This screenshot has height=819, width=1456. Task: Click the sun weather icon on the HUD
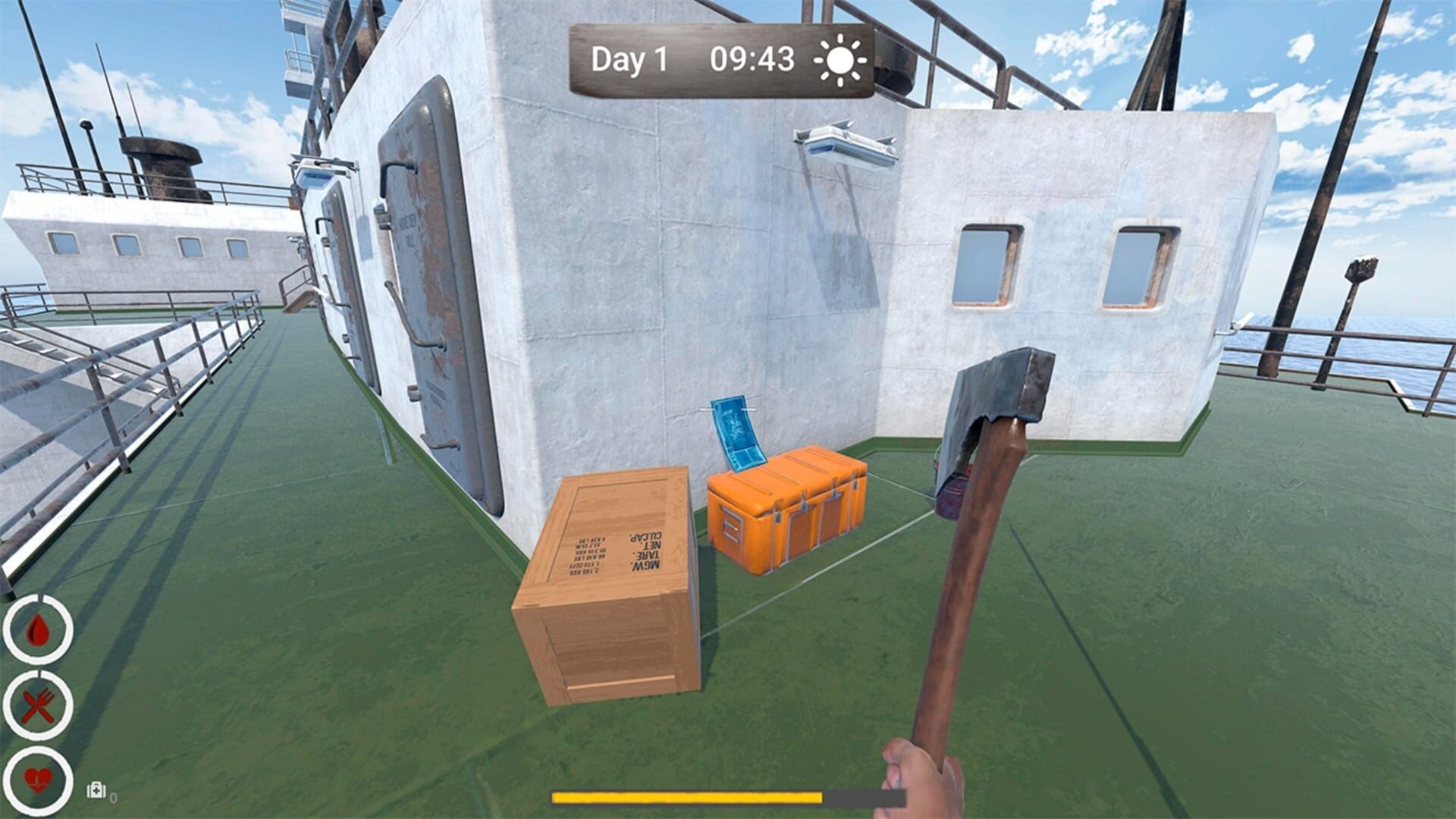point(838,59)
